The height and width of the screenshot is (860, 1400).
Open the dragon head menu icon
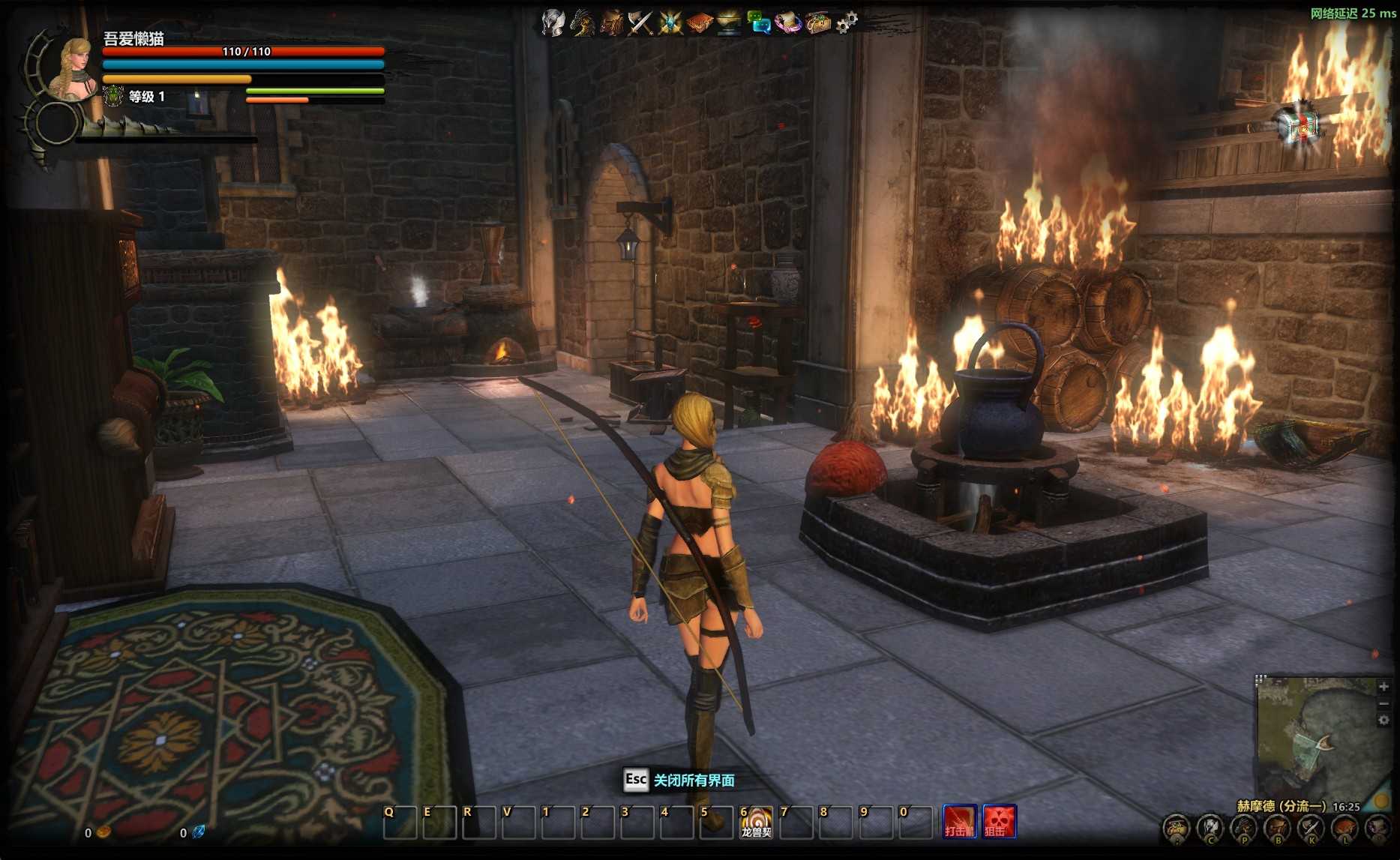coord(583,22)
